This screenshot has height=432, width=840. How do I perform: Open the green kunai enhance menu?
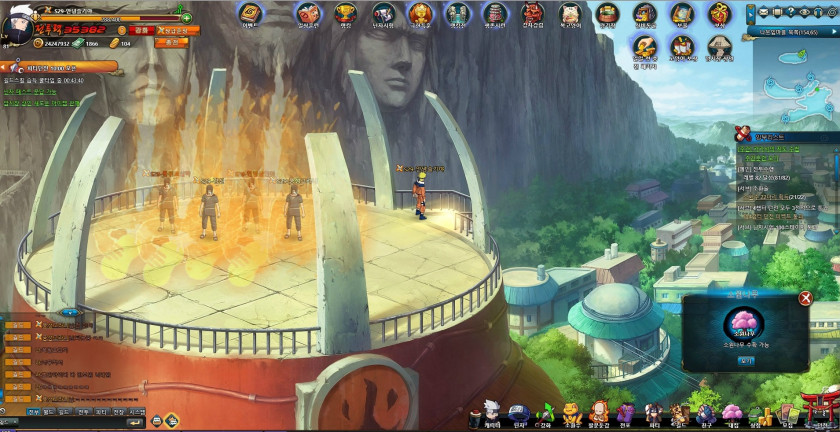(x=545, y=413)
